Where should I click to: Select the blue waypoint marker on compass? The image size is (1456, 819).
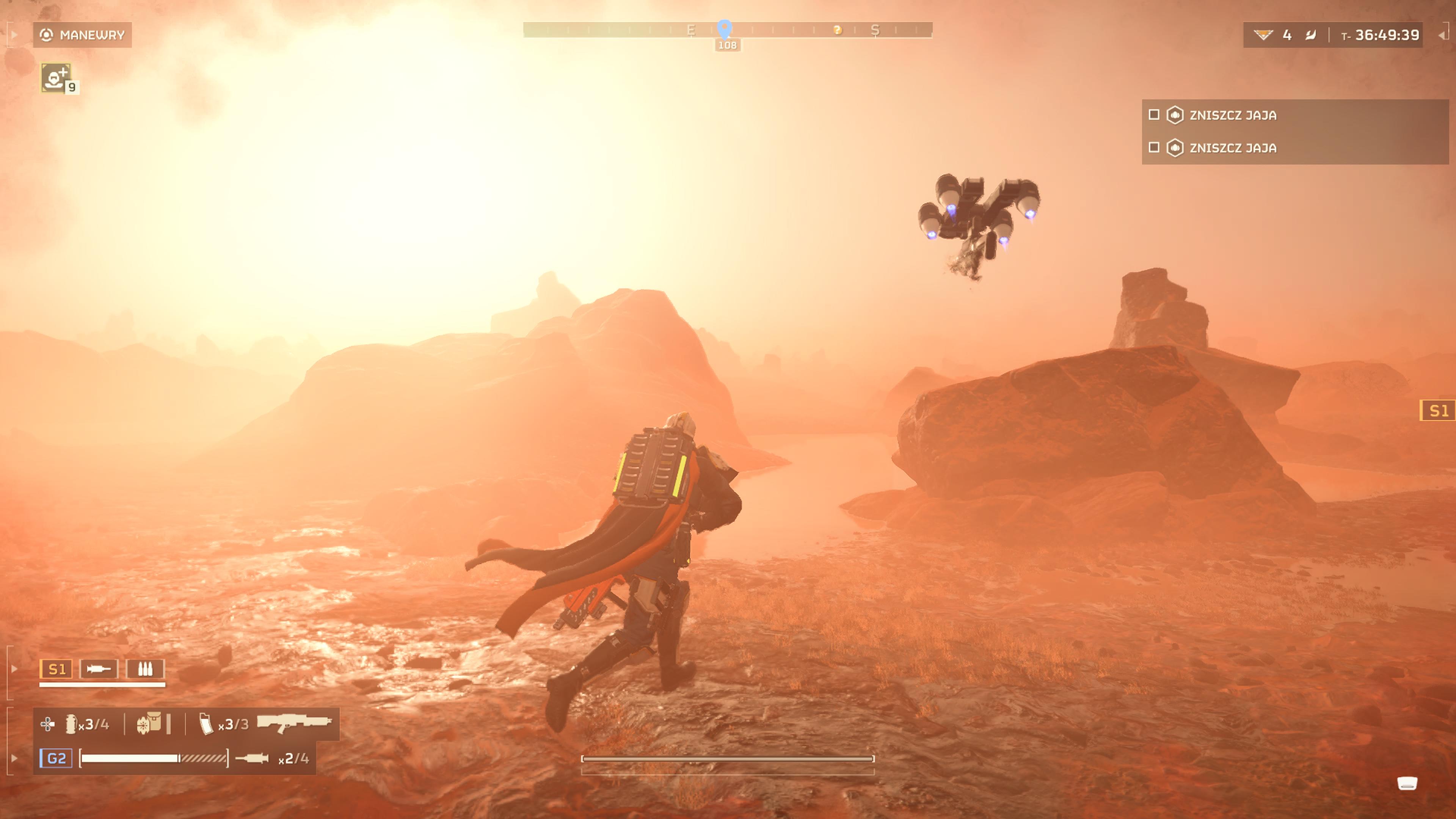725,28
